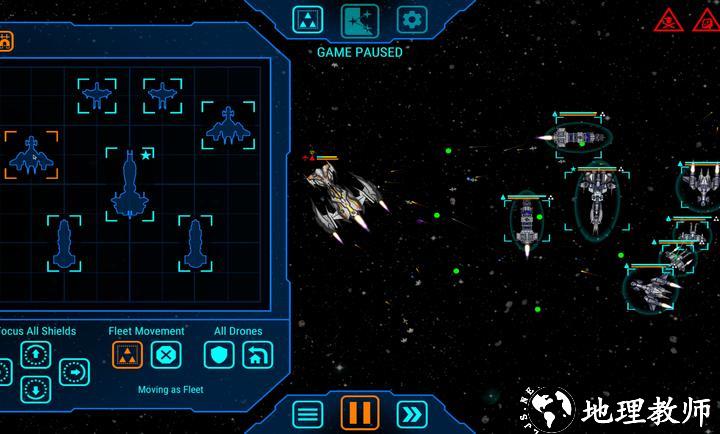Viewport: 720px width, 434px height.
Task: Set all drones to shield defense
Action: coord(219,354)
